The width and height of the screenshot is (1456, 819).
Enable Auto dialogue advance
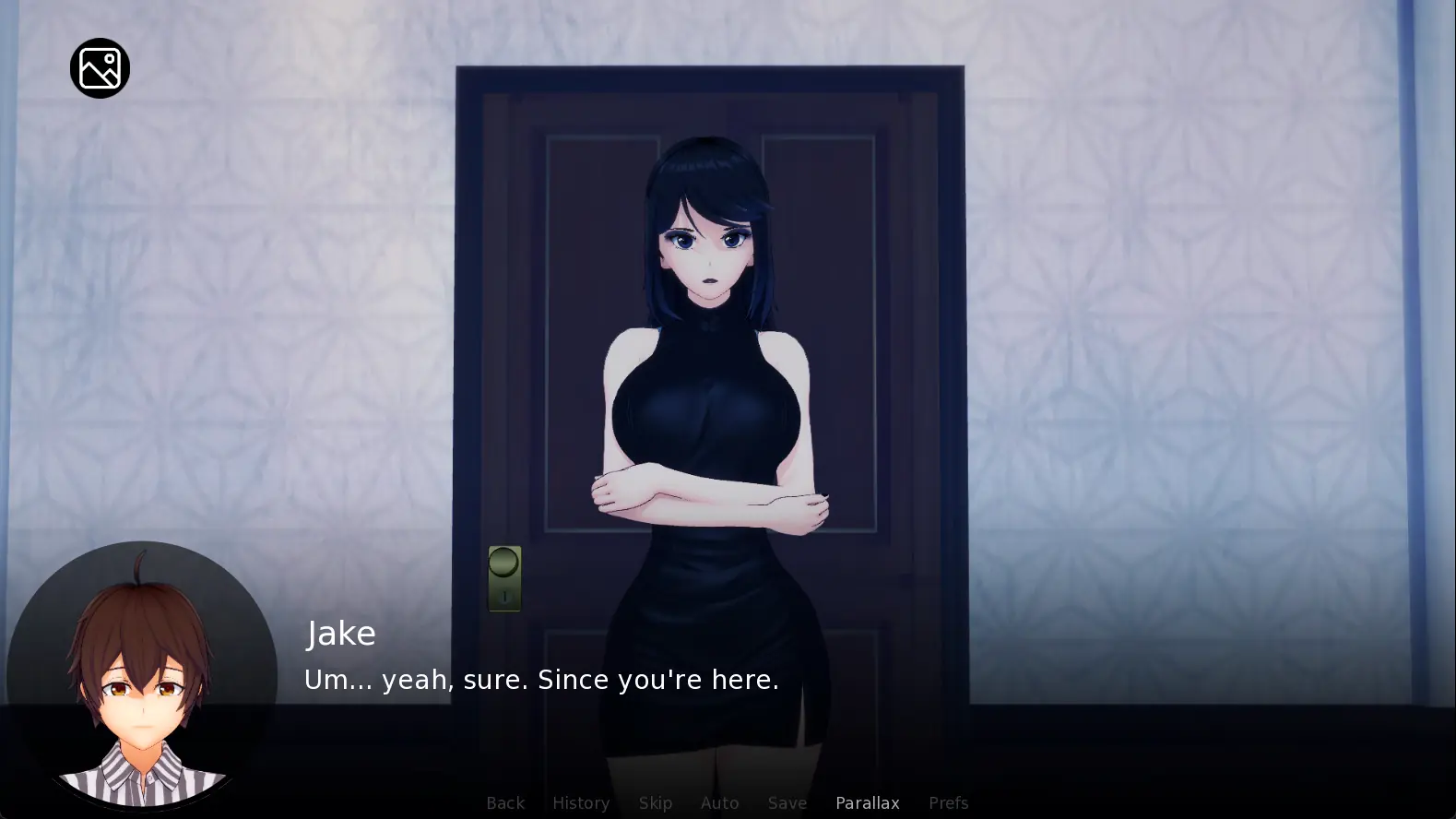[719, 802]
